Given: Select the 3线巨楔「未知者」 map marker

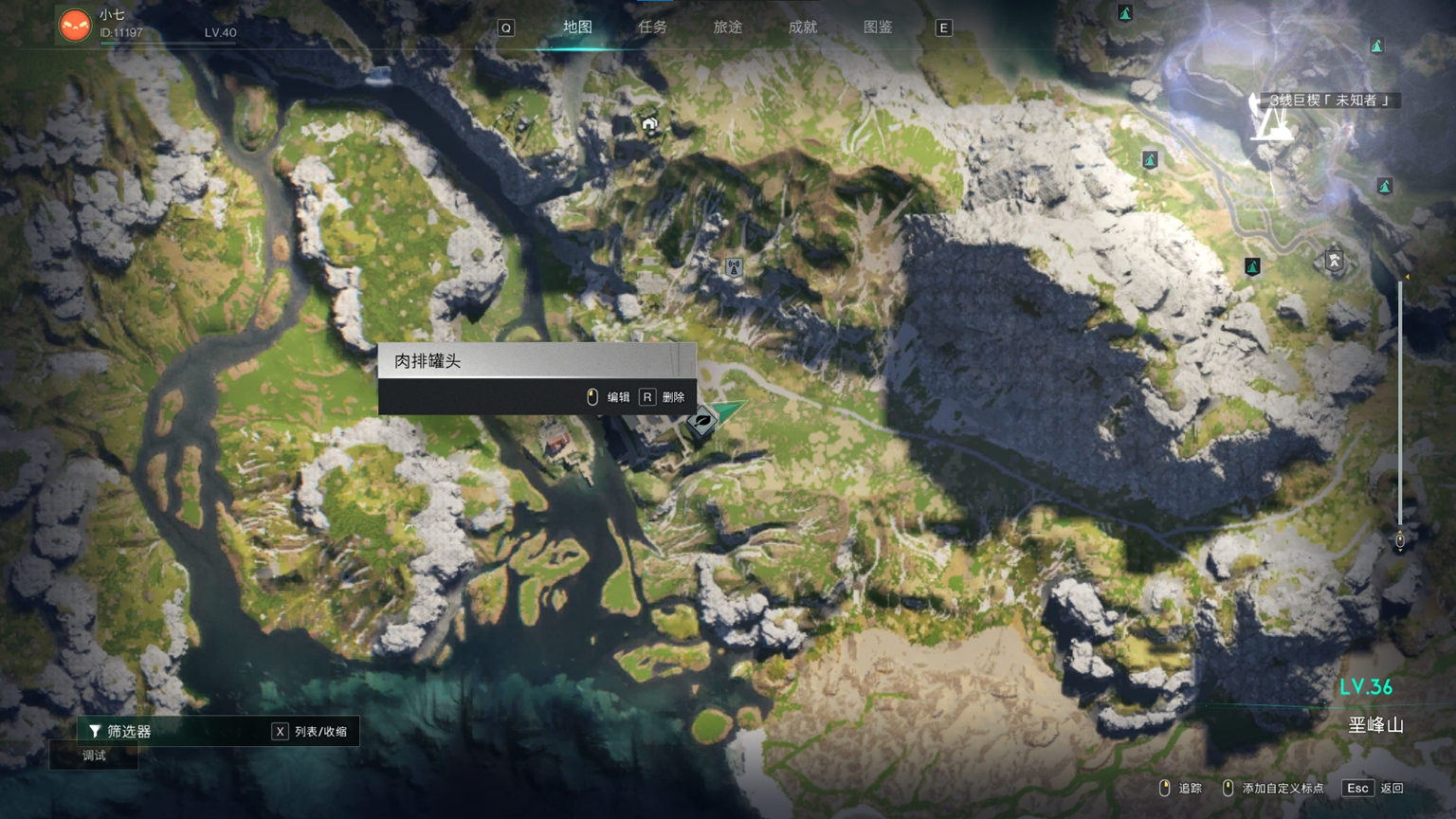Looking at the screenshot, I should [x=1268, y=120].
